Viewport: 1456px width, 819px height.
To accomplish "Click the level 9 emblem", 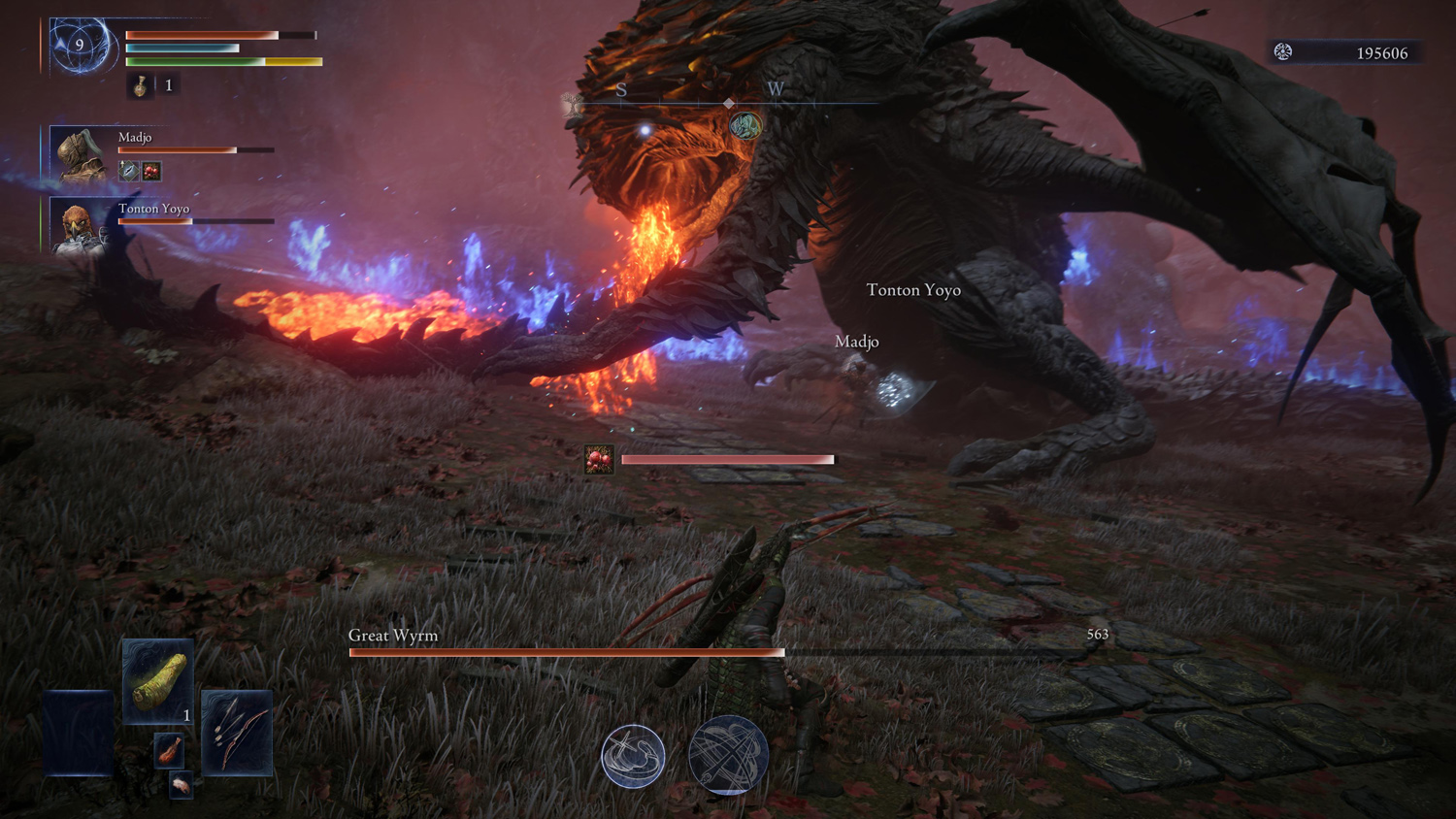I will (x=80, y=46).
